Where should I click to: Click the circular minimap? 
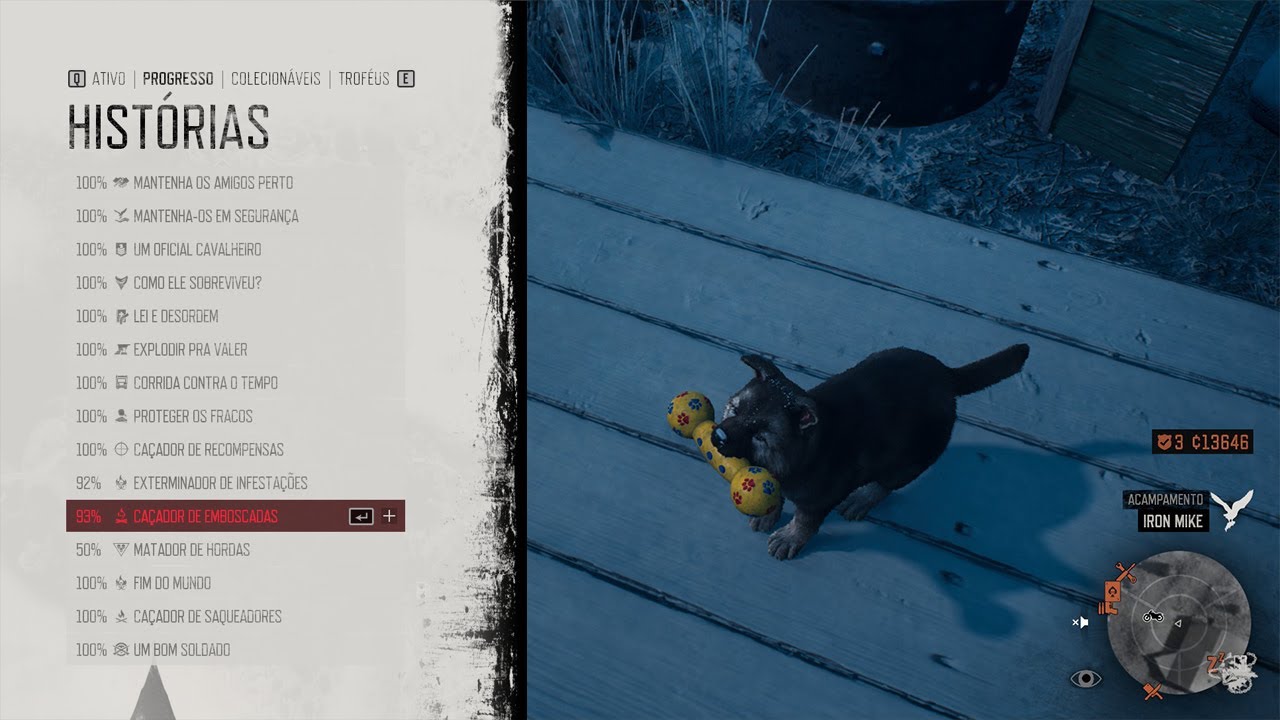1179,621
